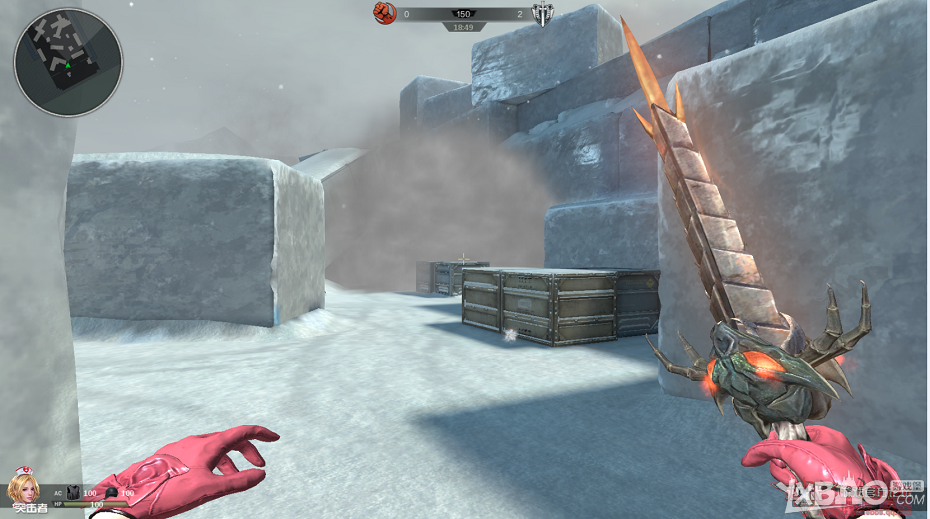Screen dimensions: 930x519
Task: Click the body armor vest icon
Action: [x=72, y=493]
